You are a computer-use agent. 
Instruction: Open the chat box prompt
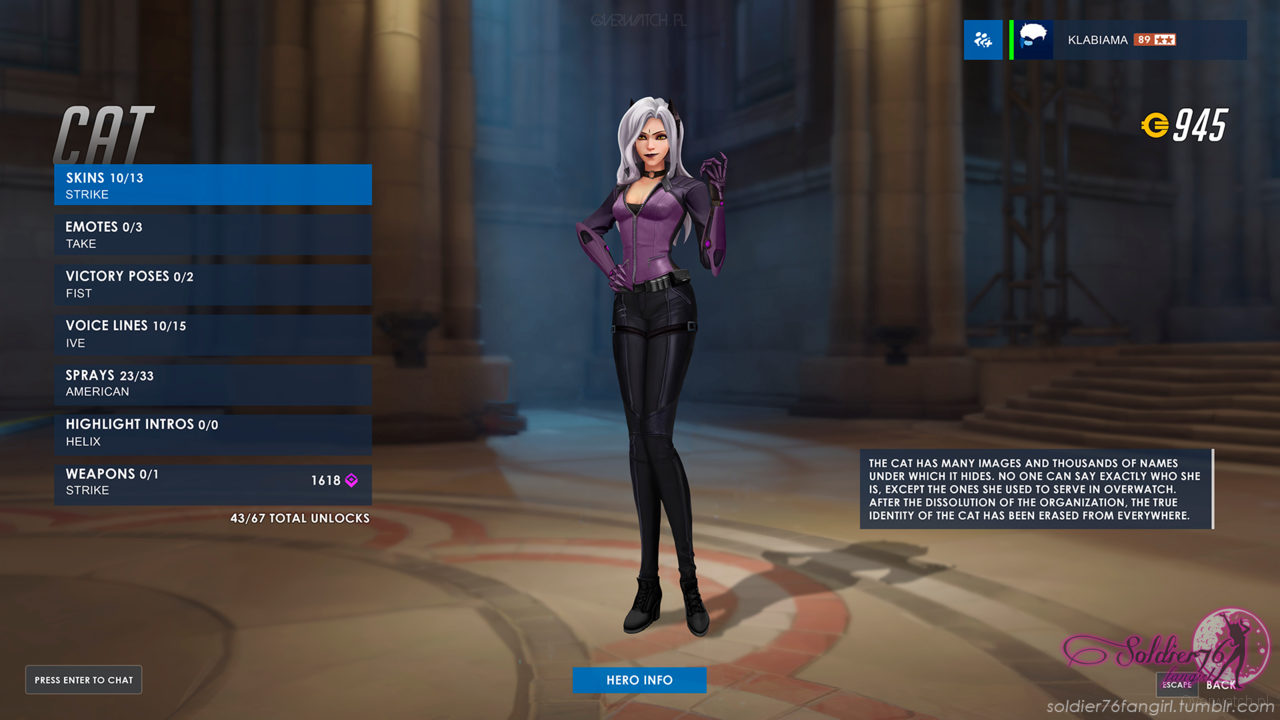84,680
